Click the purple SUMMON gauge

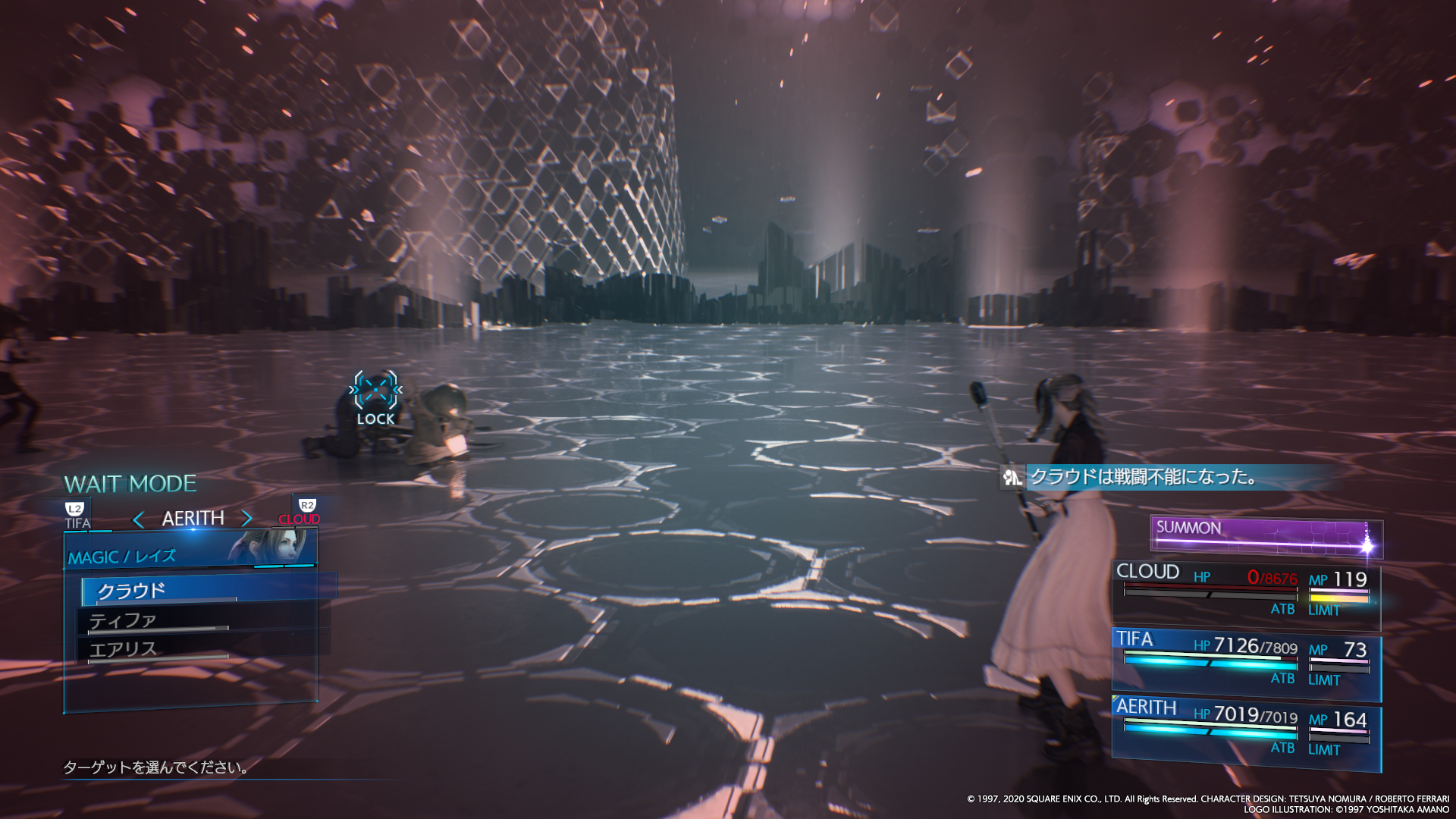pos(1265,536)
